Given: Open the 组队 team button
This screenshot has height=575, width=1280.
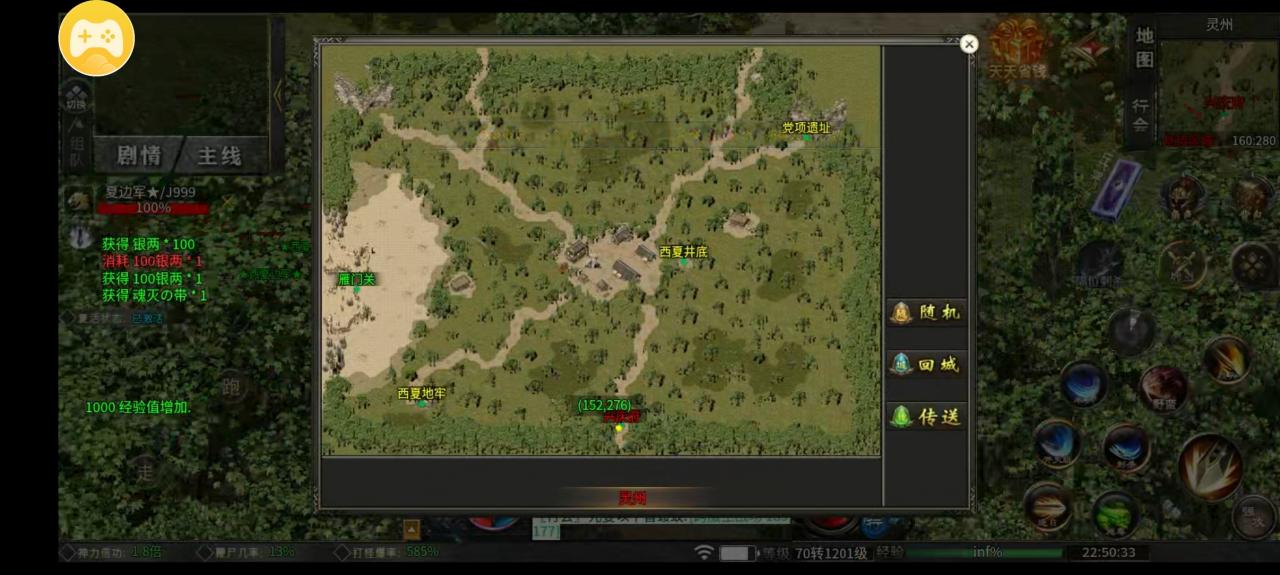Looking at the screenshot, I should [x=76, y=148].
